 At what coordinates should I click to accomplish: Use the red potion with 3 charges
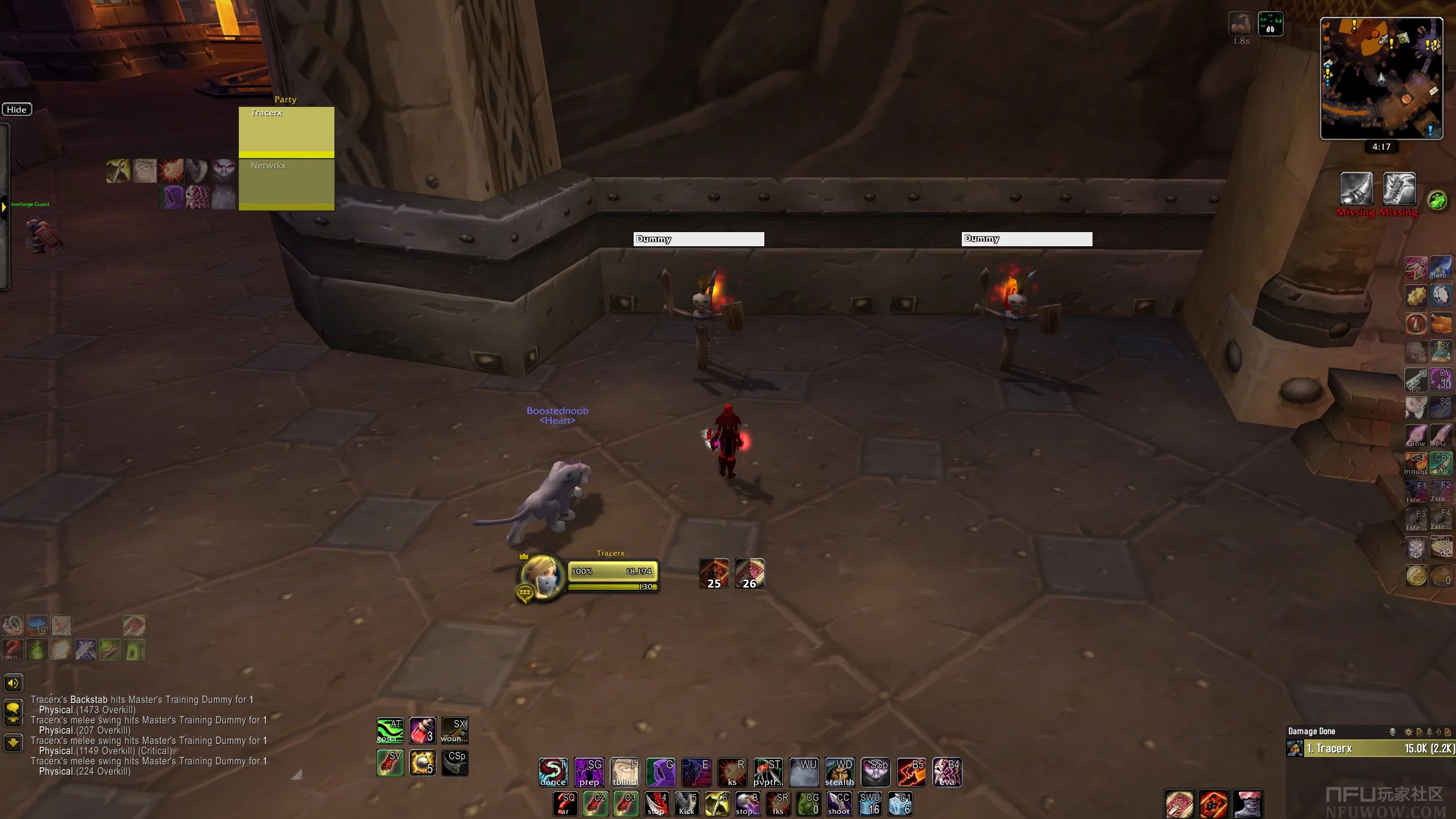[422, 730]
